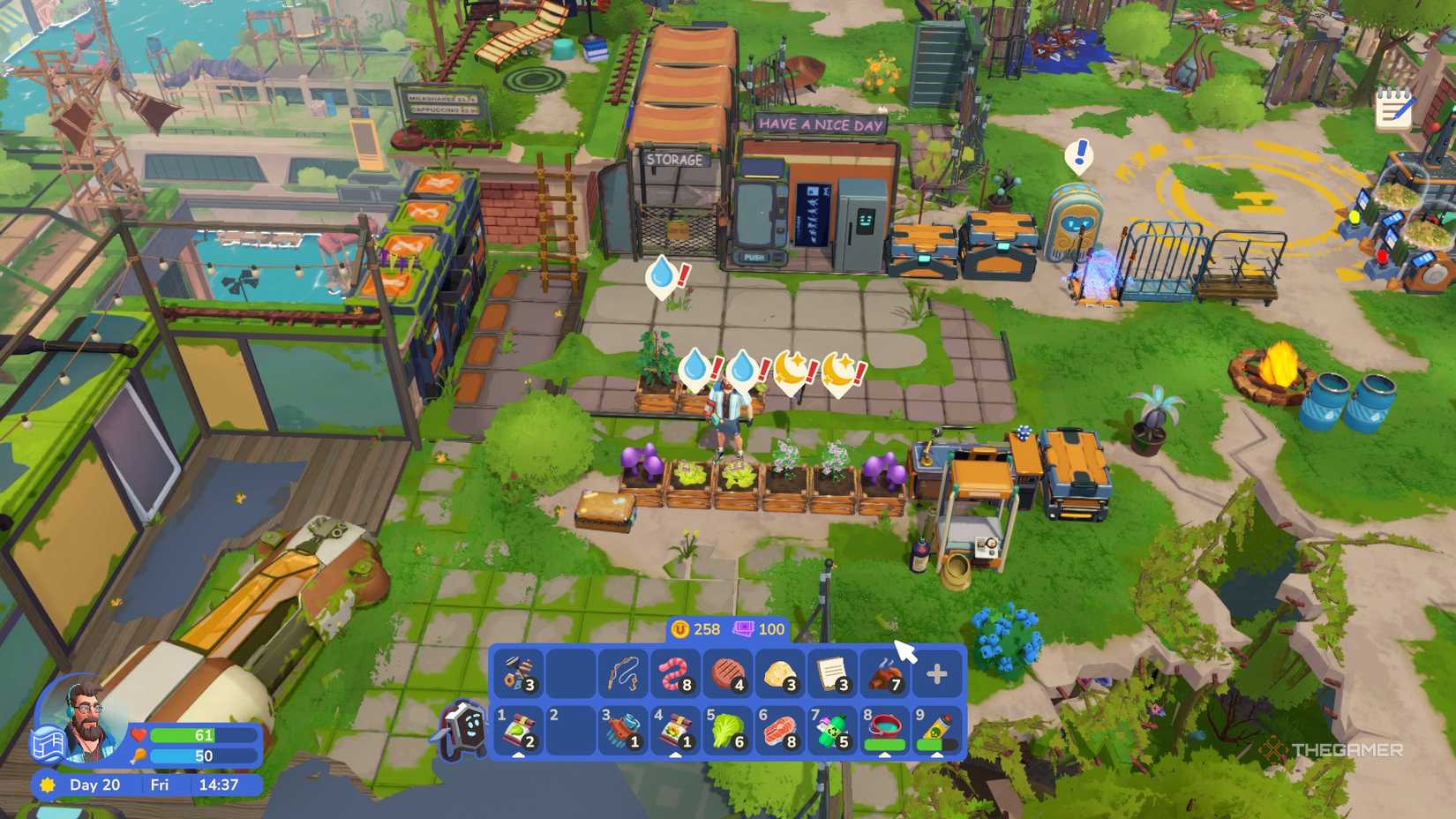This screenshot has width=1456, height=819.
Task: Select the fish fillet in hotbar slot 6
Action: tap(778, 728)
